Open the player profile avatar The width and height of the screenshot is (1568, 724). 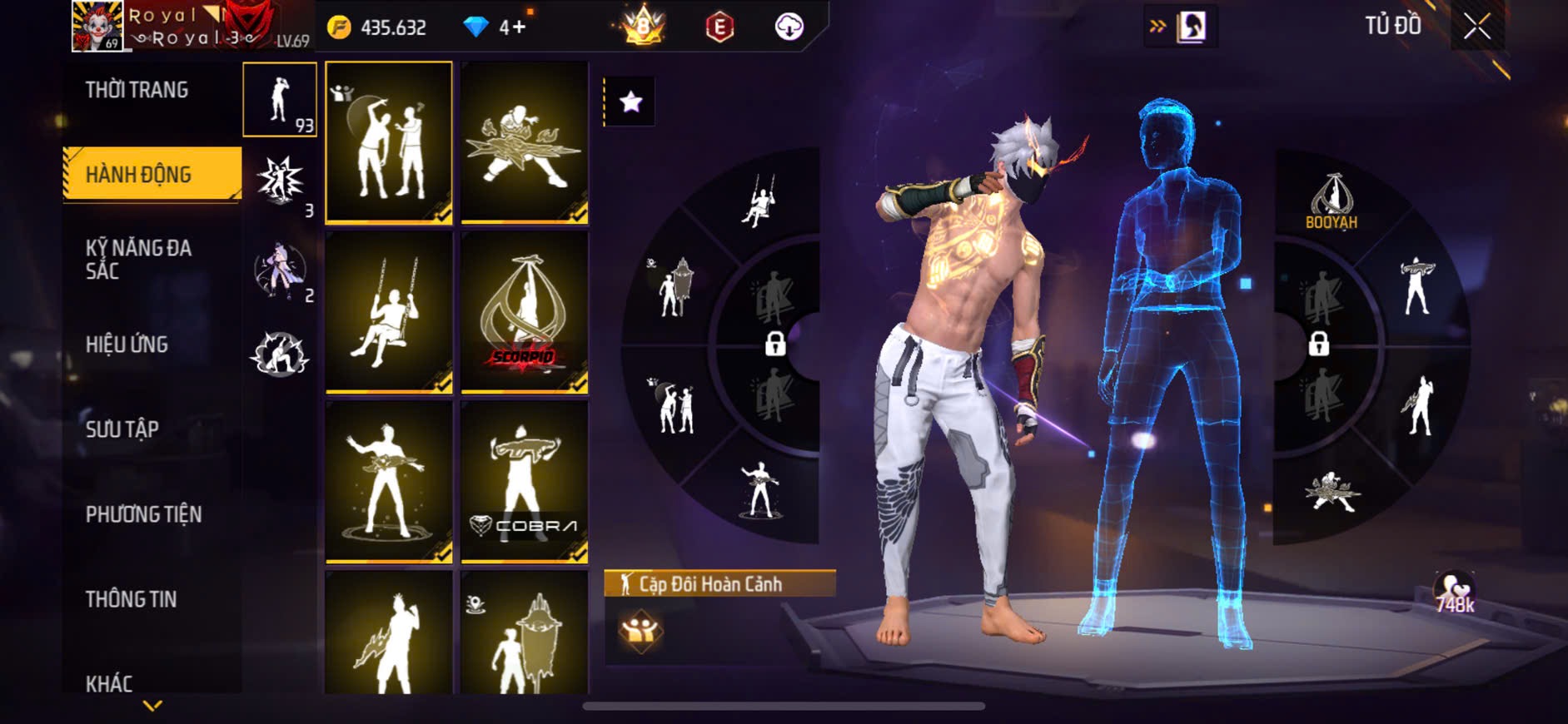pos(97,27)
